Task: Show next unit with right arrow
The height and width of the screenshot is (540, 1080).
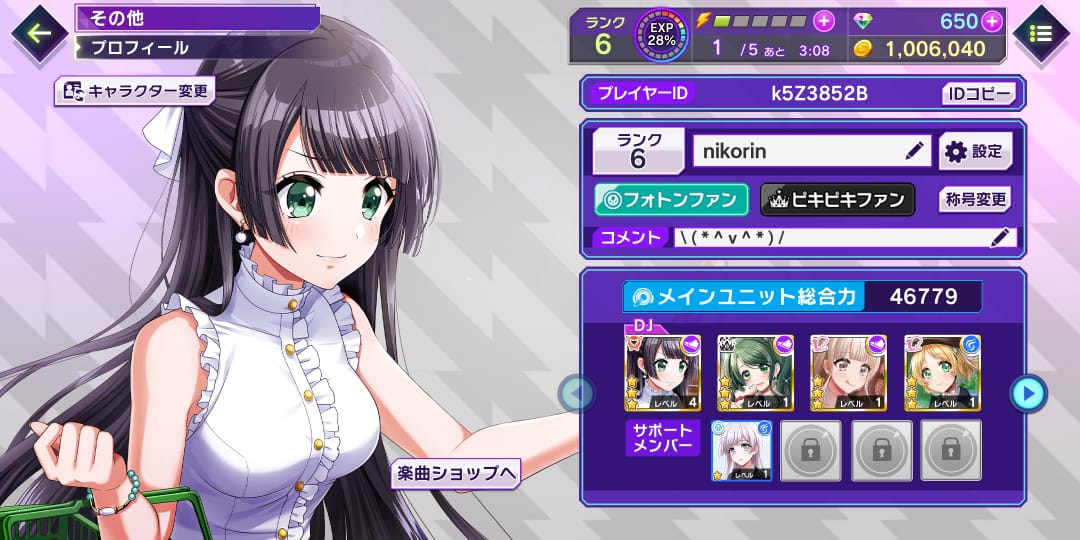Action: coord(1027,393)
